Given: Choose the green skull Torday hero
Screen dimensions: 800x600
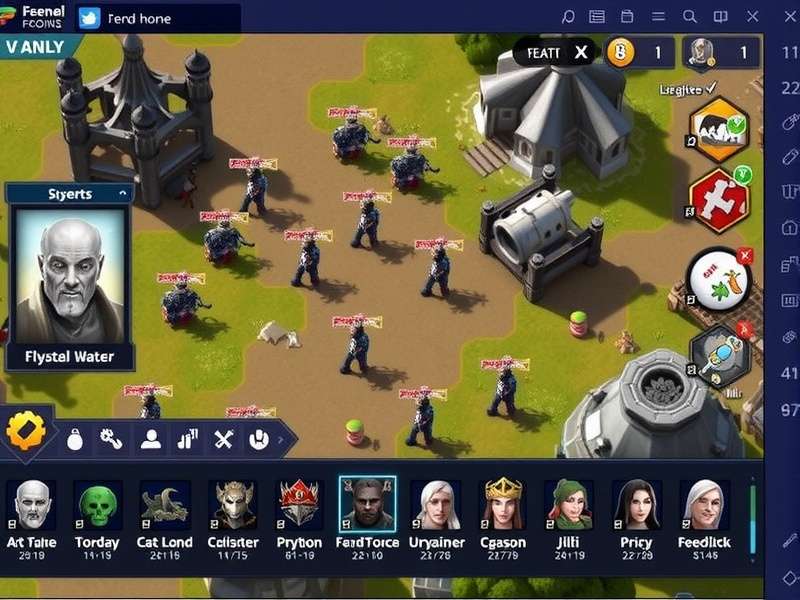Looking at the screenshot, I should (98, 504).
